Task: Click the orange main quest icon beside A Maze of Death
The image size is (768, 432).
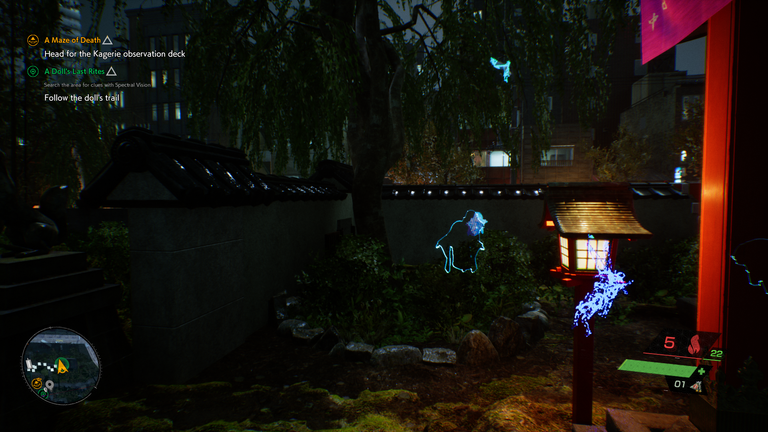Action: (x=33, y=40)
